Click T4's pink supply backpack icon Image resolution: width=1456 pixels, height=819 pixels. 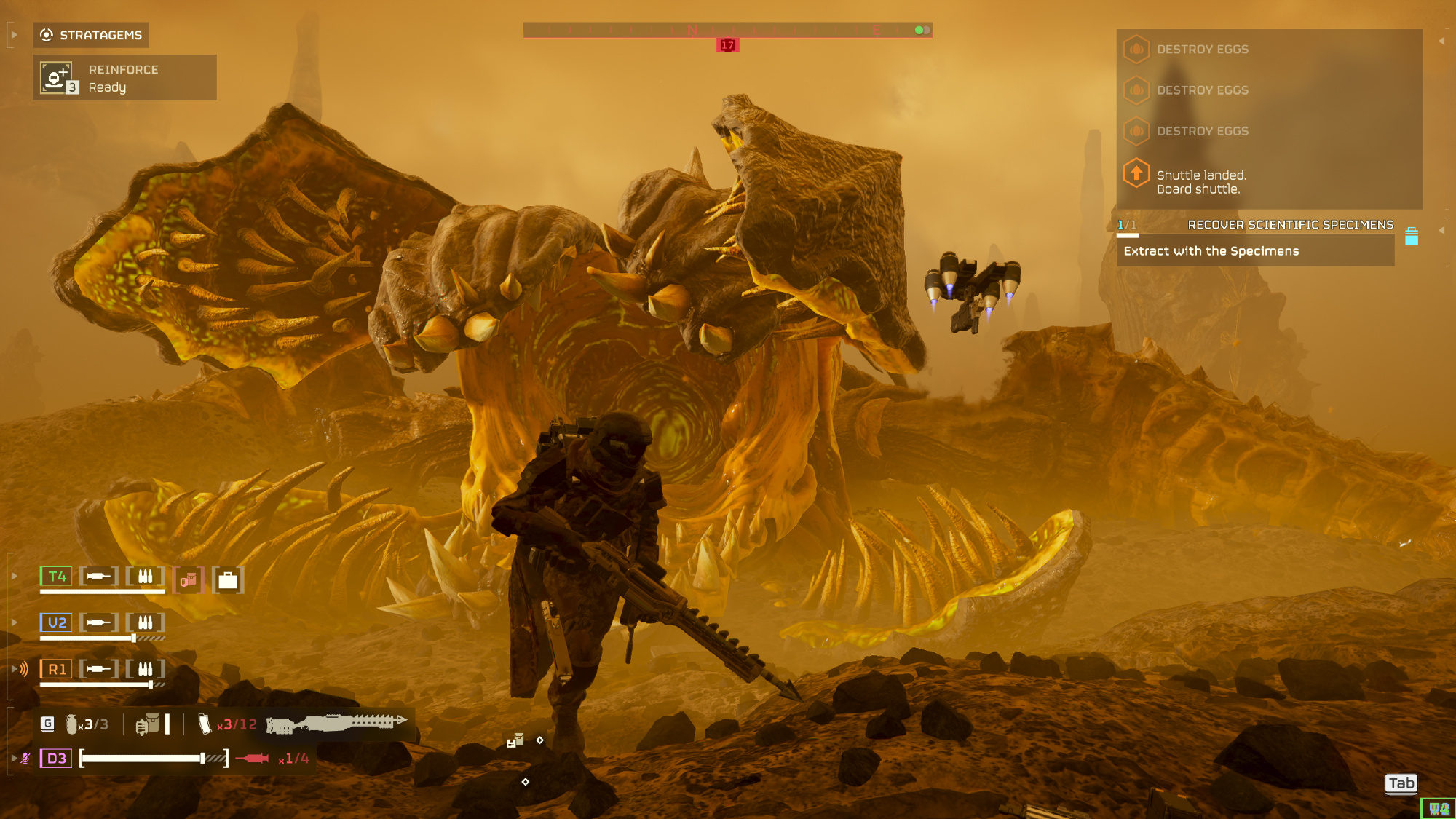[189, 580]
